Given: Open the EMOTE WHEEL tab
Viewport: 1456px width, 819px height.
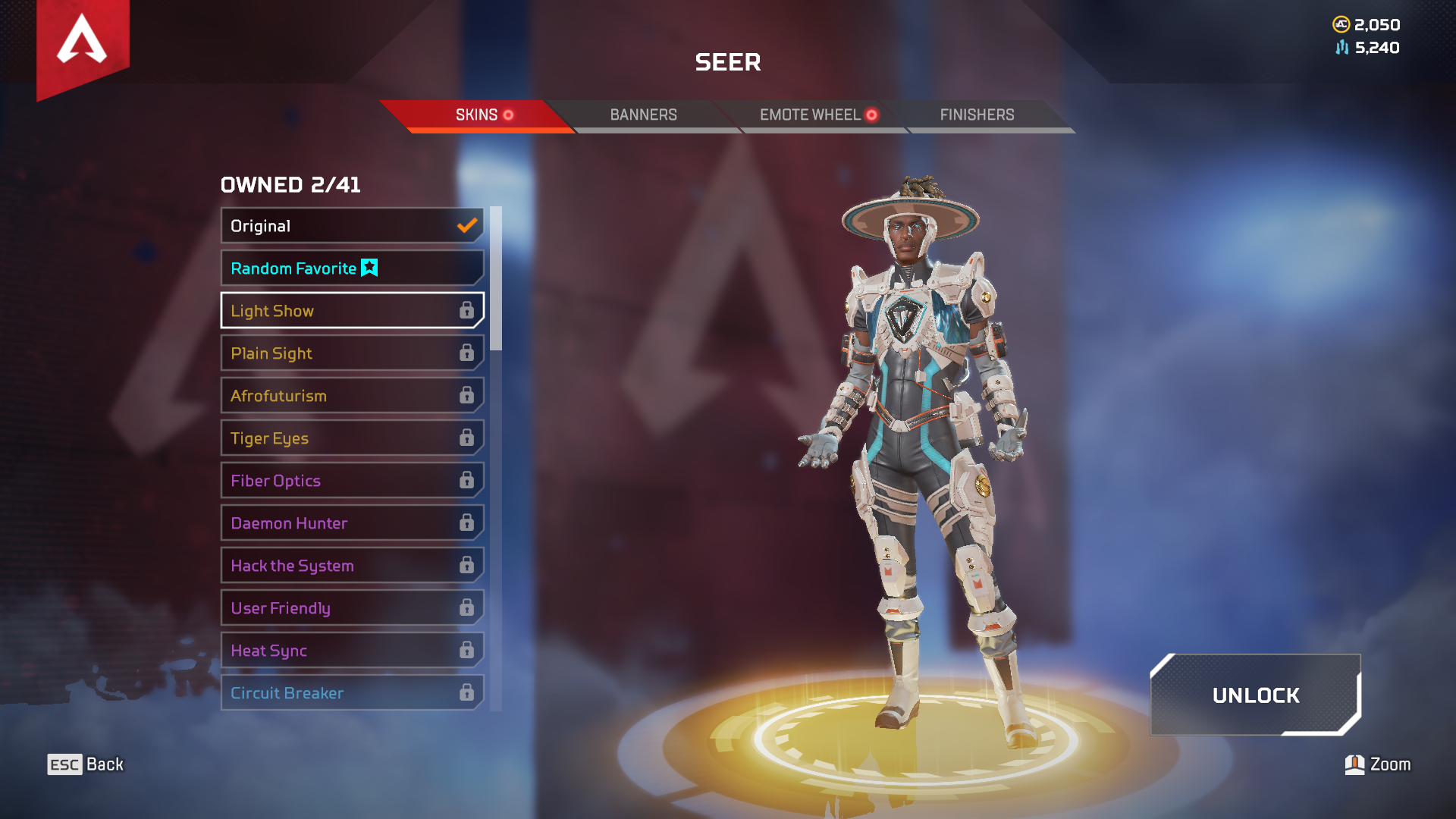Looking at the screenshot, I should coord(808,115).
